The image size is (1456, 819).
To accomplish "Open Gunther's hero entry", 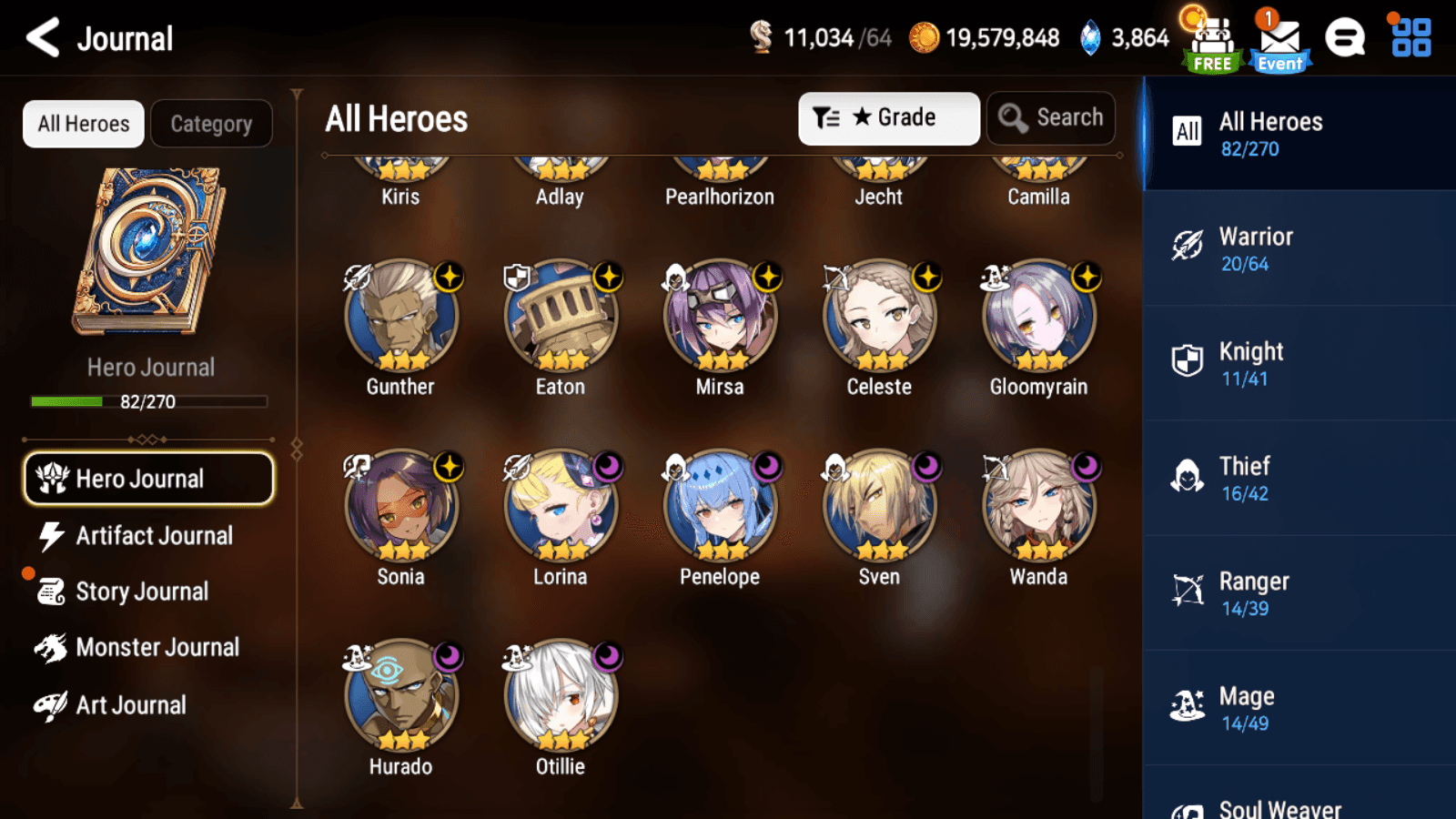I will 400,316.
